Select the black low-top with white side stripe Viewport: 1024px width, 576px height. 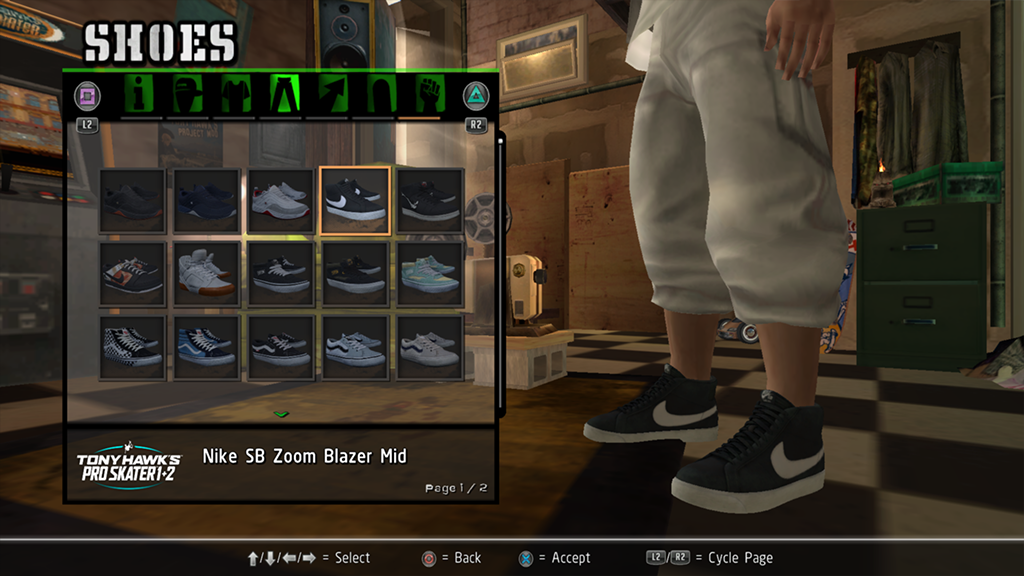pyautogui.click(x=280, y=347)
